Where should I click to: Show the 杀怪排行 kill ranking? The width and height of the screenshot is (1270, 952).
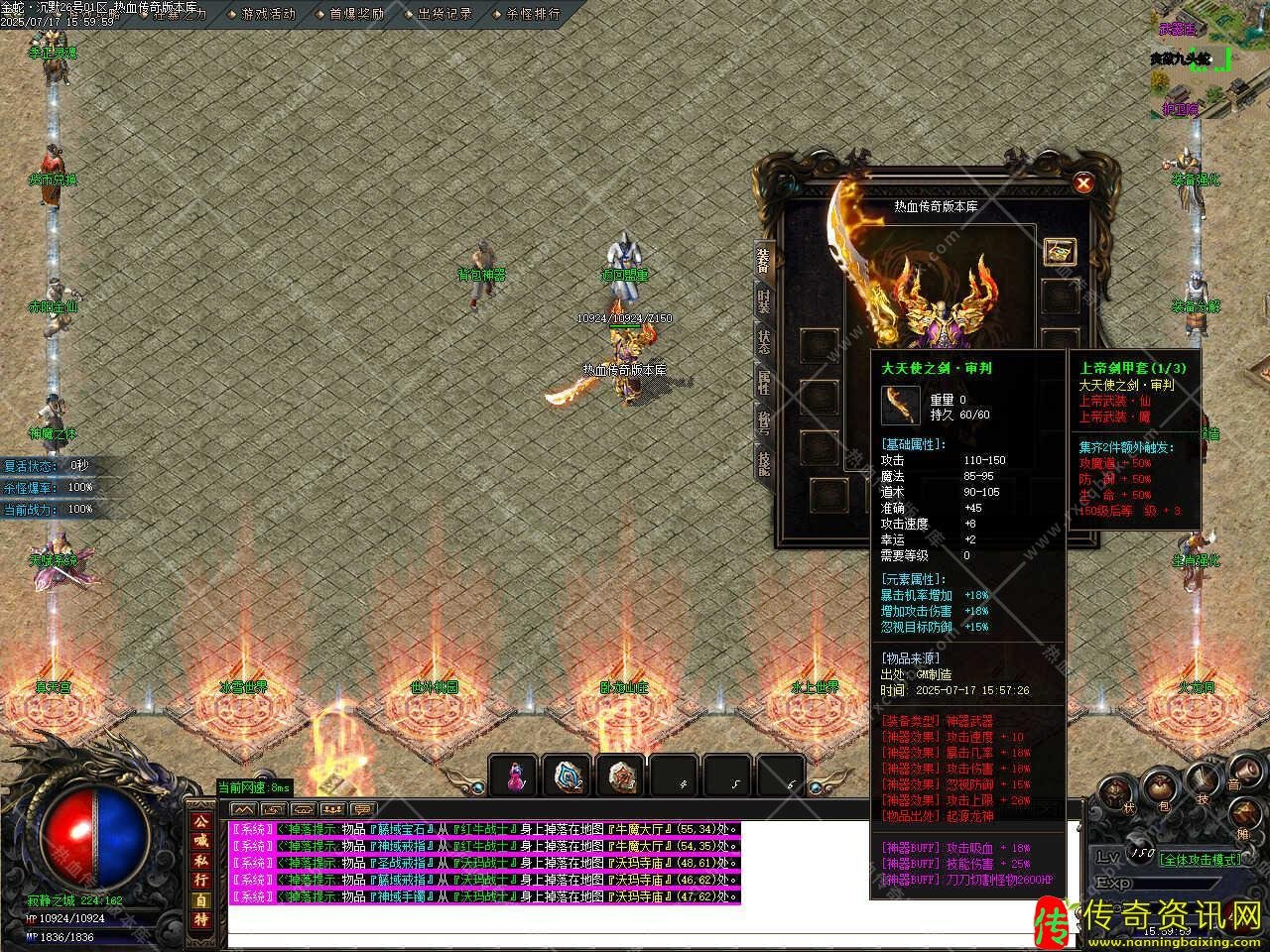pos(532,14)
